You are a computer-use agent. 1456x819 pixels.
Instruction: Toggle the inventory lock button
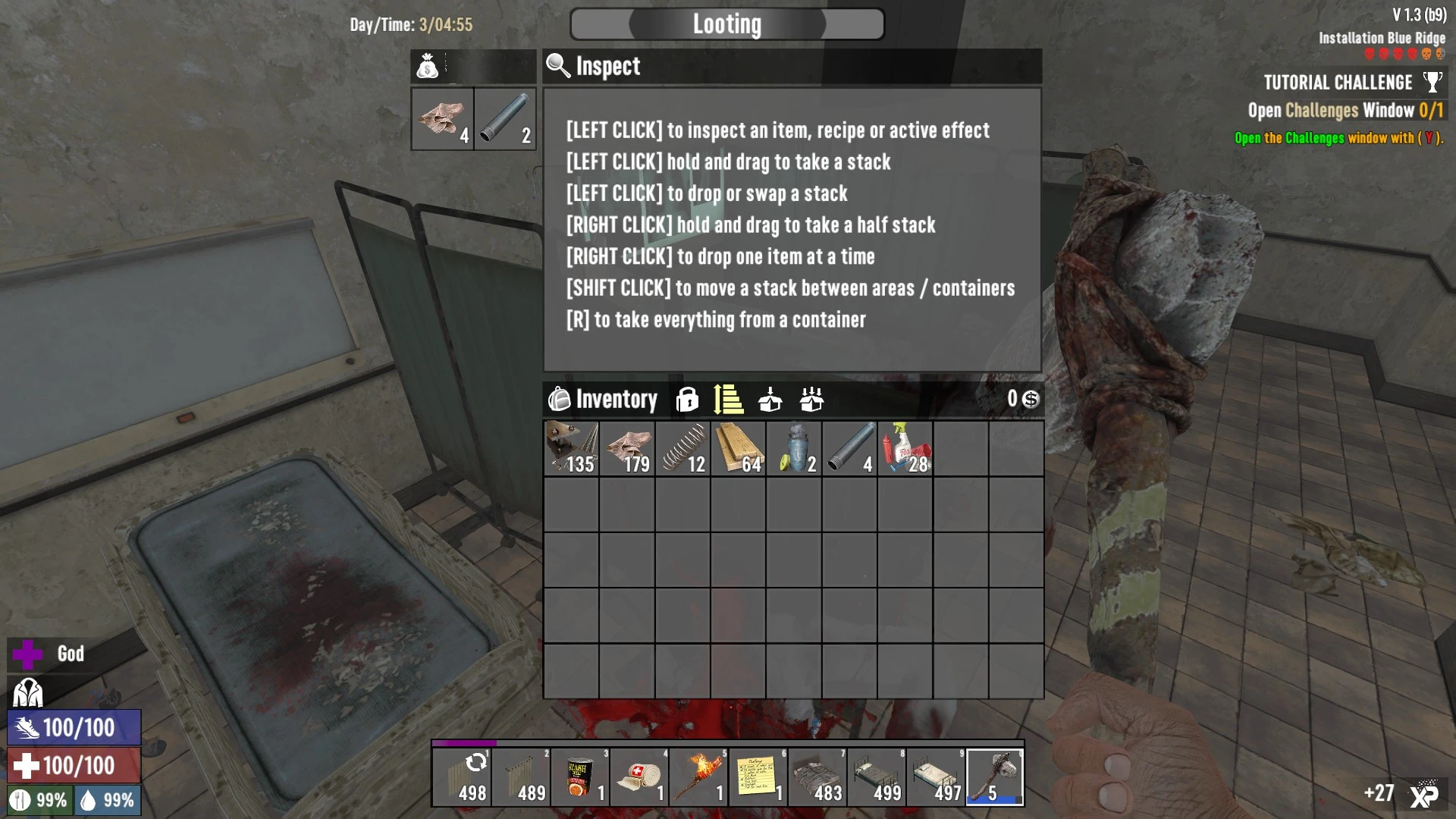coord(687,399)
